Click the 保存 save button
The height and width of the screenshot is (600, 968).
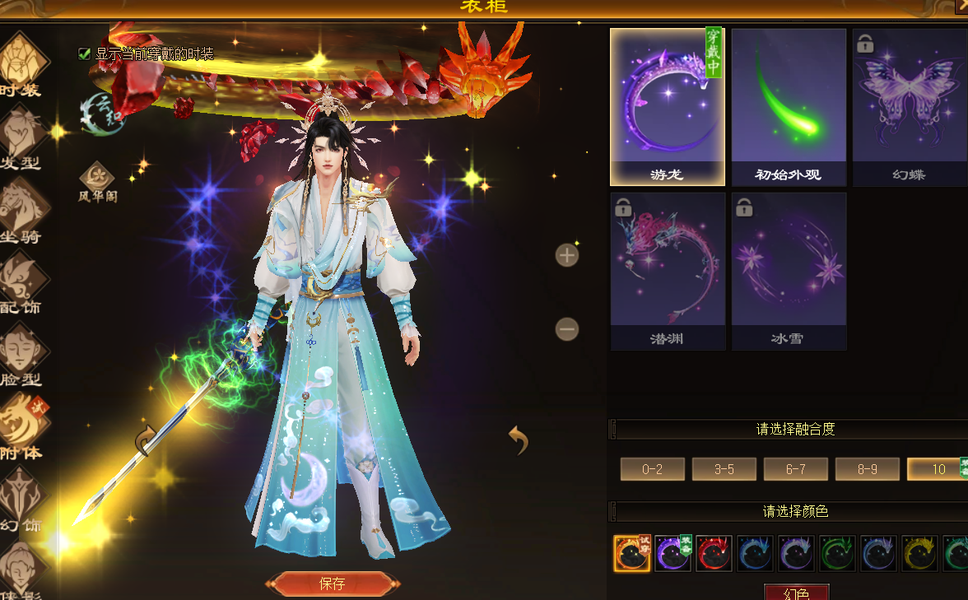point(332,584)
